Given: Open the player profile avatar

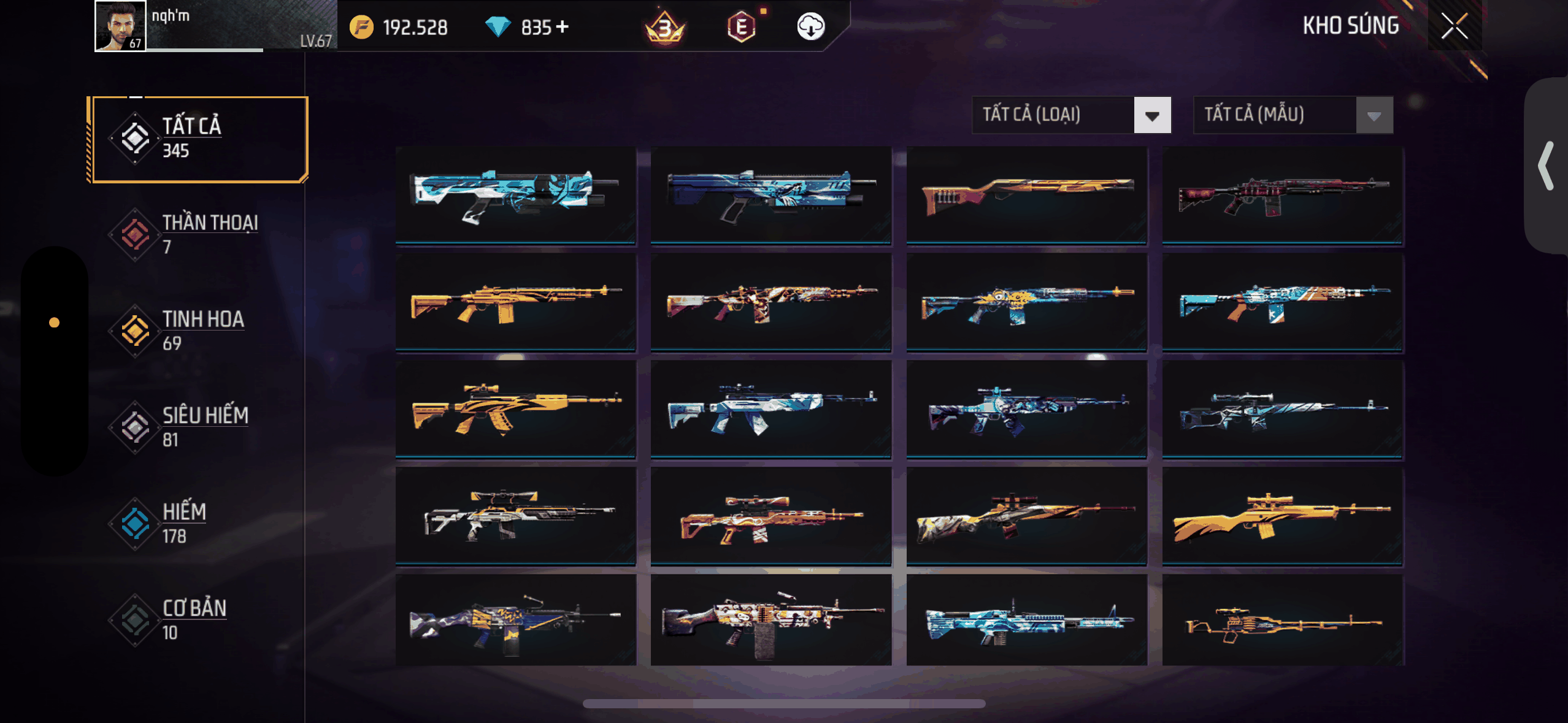Looking at the screenshot, I should click(121, 26).
